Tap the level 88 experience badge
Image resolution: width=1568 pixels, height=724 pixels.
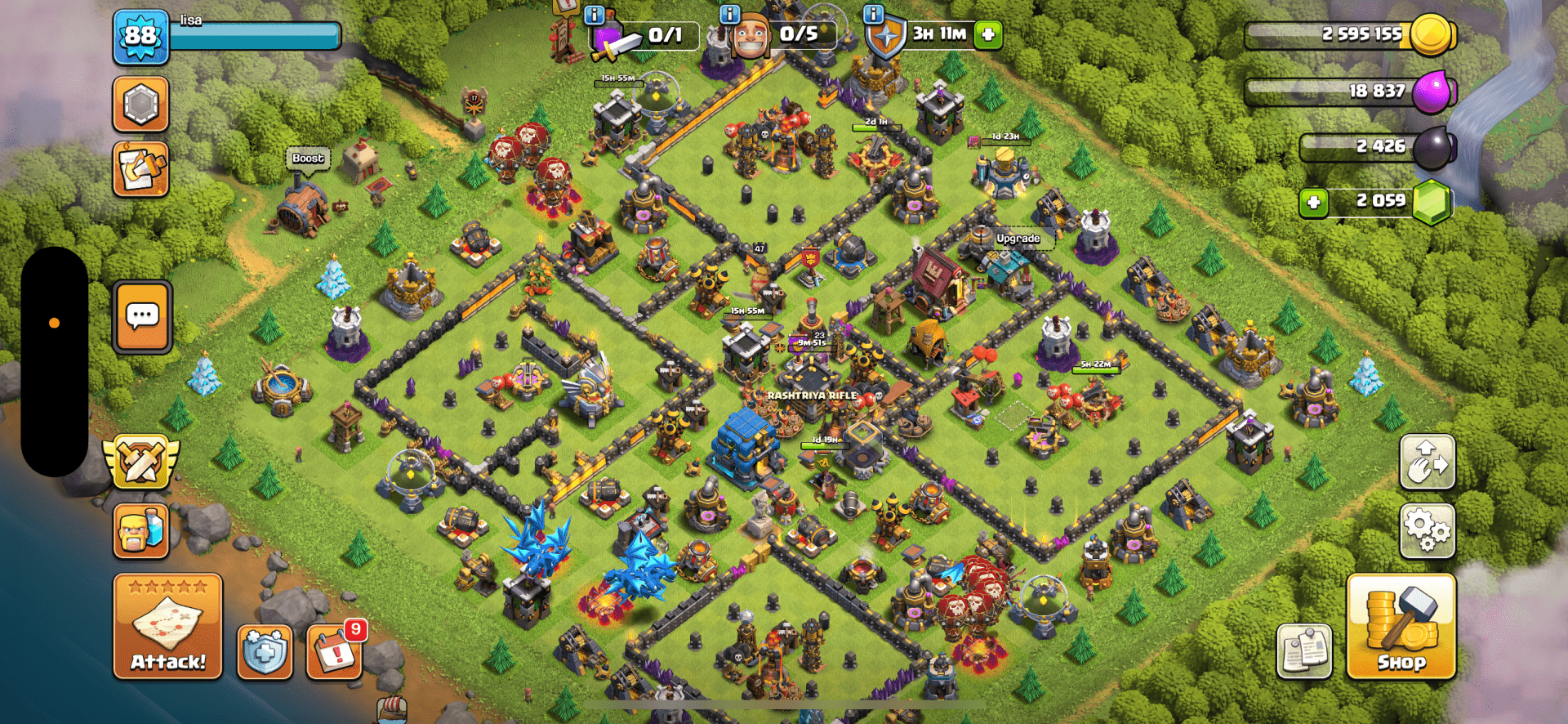[x=140, y=37]
